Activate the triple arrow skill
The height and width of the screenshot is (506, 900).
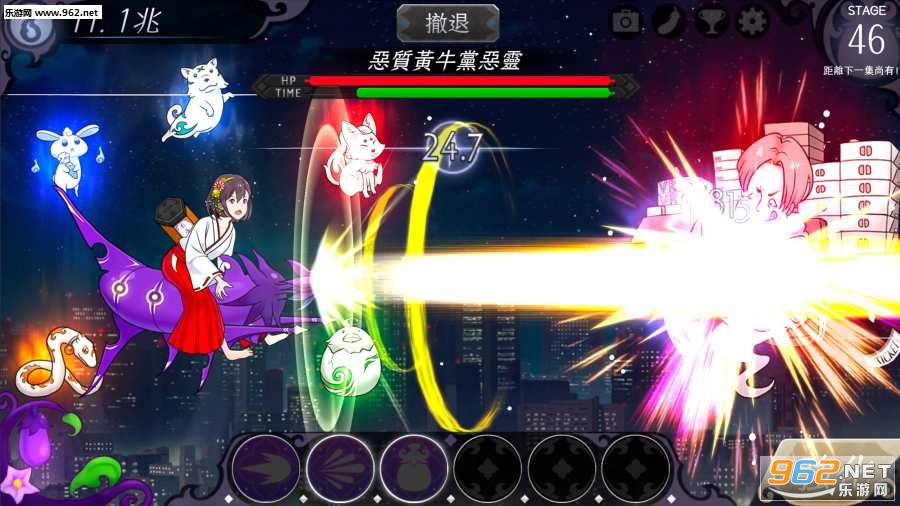(x=265, y=467)
